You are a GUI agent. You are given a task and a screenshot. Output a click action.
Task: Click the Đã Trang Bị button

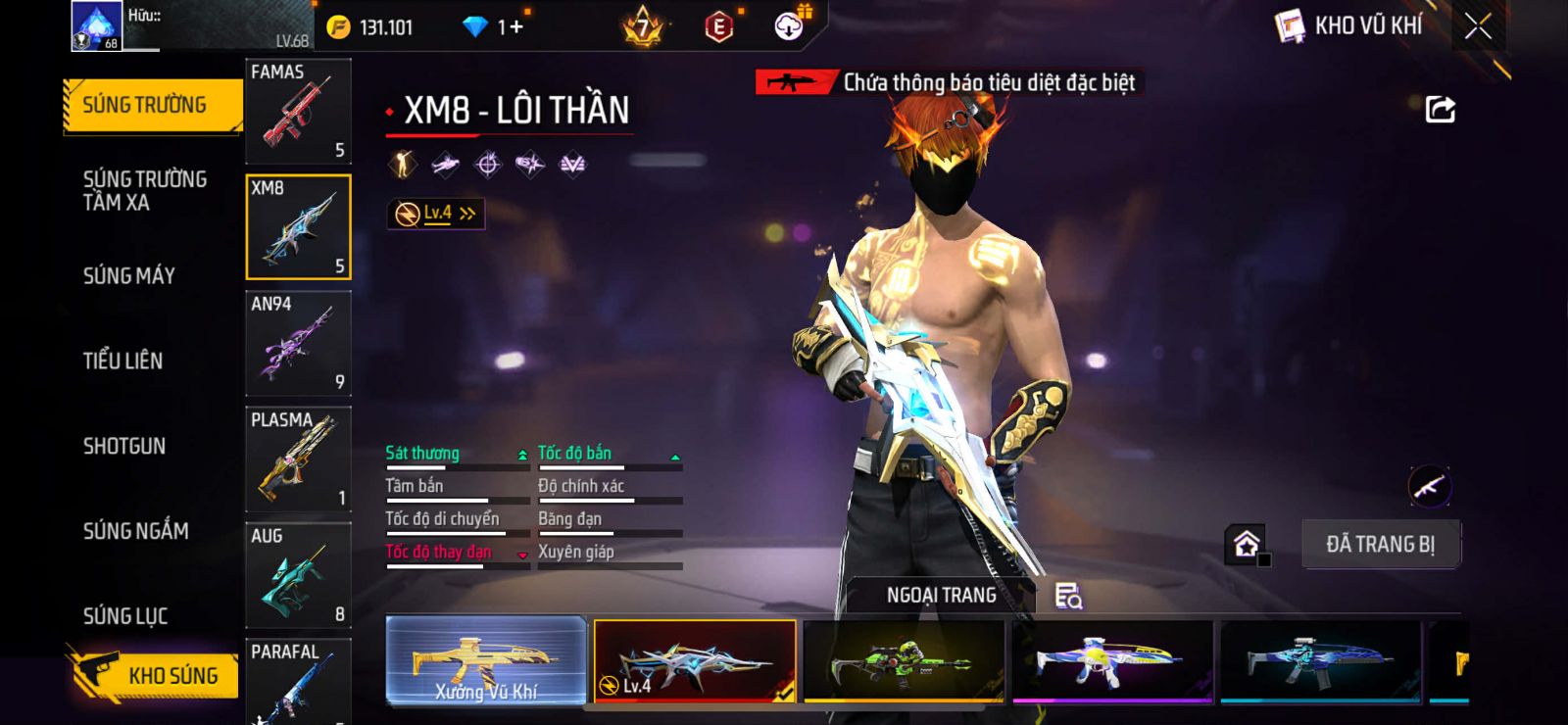pyautogui.click(x=1380, y=545)
